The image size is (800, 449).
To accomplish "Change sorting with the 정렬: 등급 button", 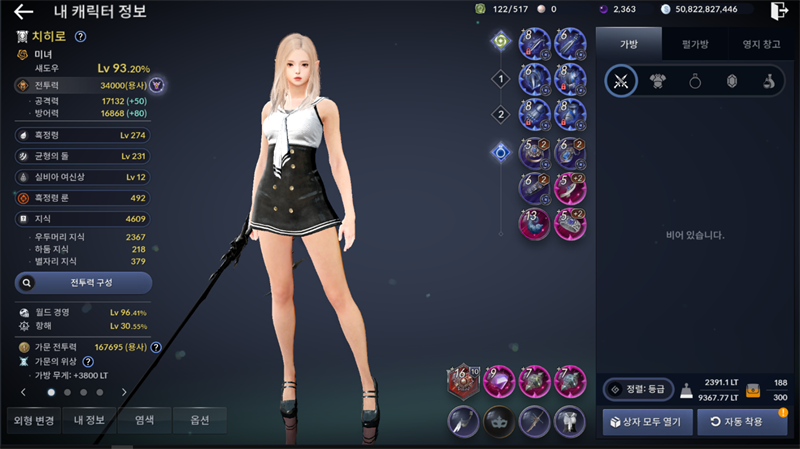I will 637,389.
